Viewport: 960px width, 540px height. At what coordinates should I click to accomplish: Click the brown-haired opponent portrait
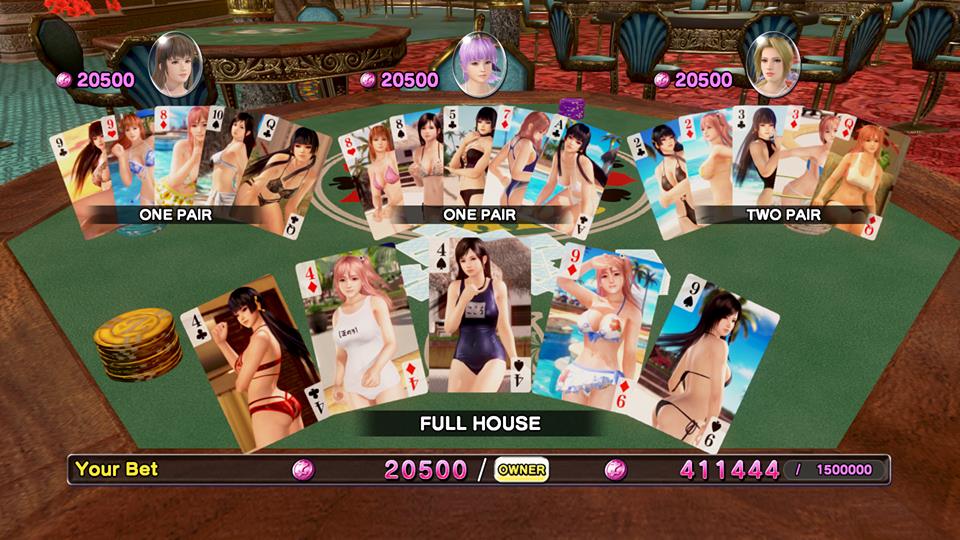[x=176, y=64]
